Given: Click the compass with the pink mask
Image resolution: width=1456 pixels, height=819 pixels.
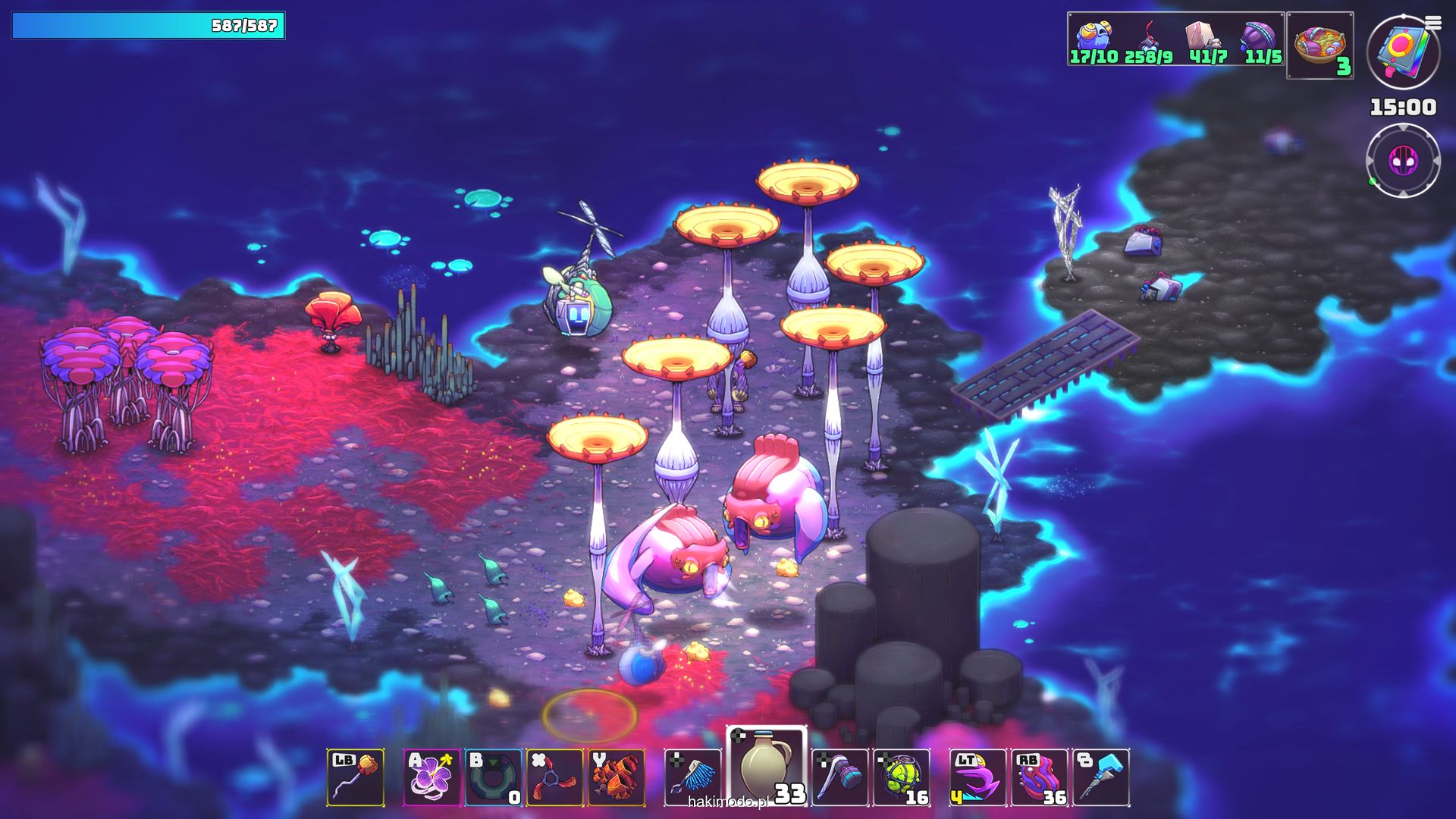Looking at the screenshot, I should [x=1403, y=161].
